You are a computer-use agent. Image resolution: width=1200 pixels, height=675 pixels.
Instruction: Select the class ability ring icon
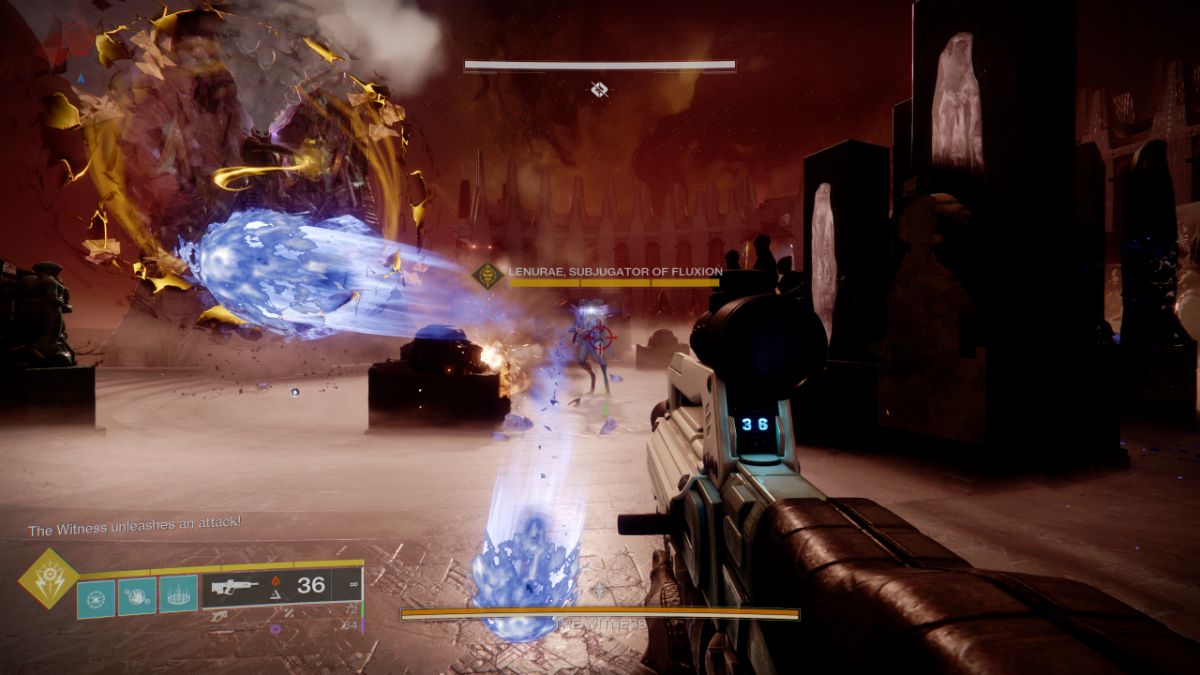click(178, 595)
